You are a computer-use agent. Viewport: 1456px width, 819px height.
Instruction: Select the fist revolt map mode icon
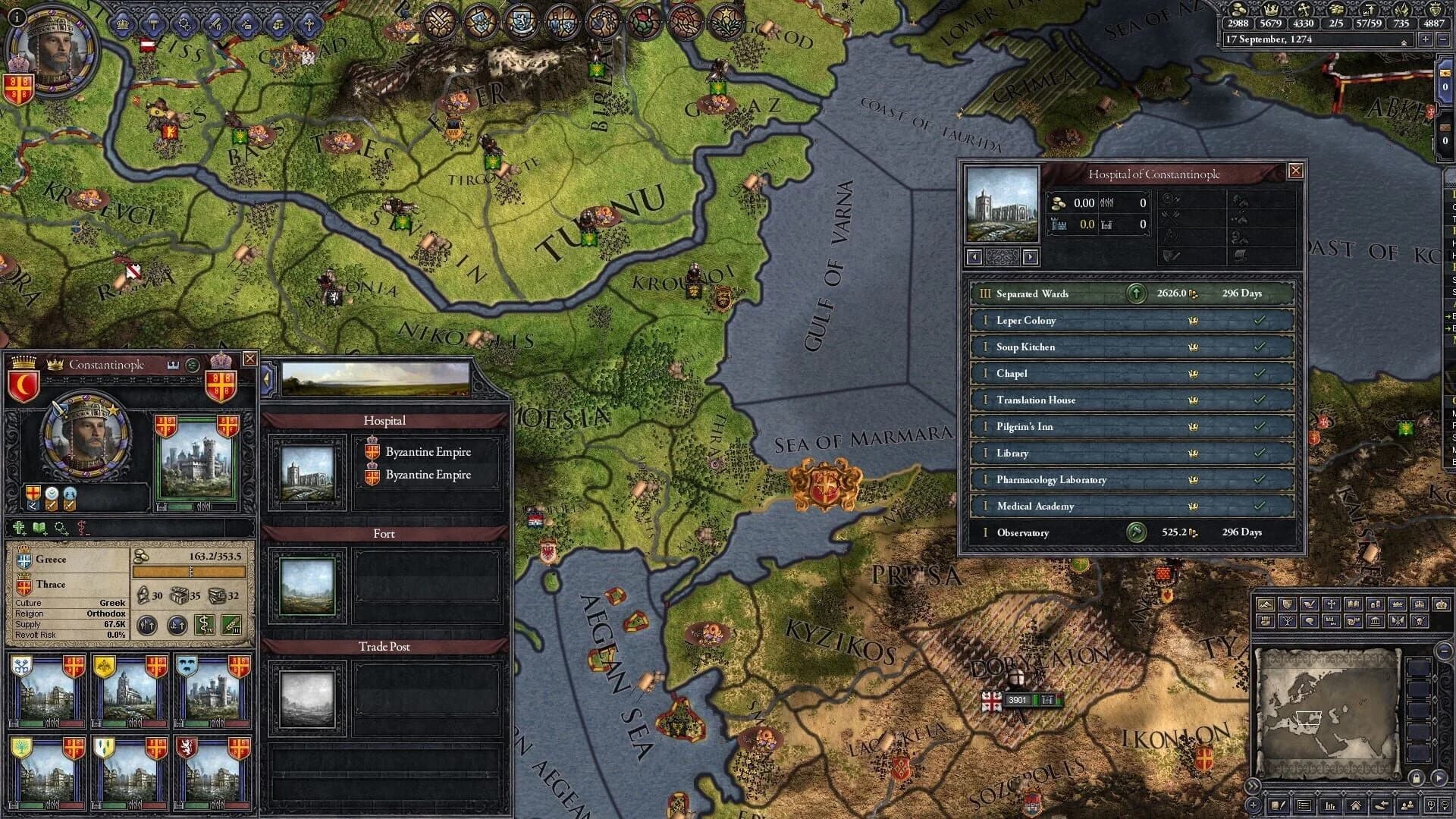1265,620
